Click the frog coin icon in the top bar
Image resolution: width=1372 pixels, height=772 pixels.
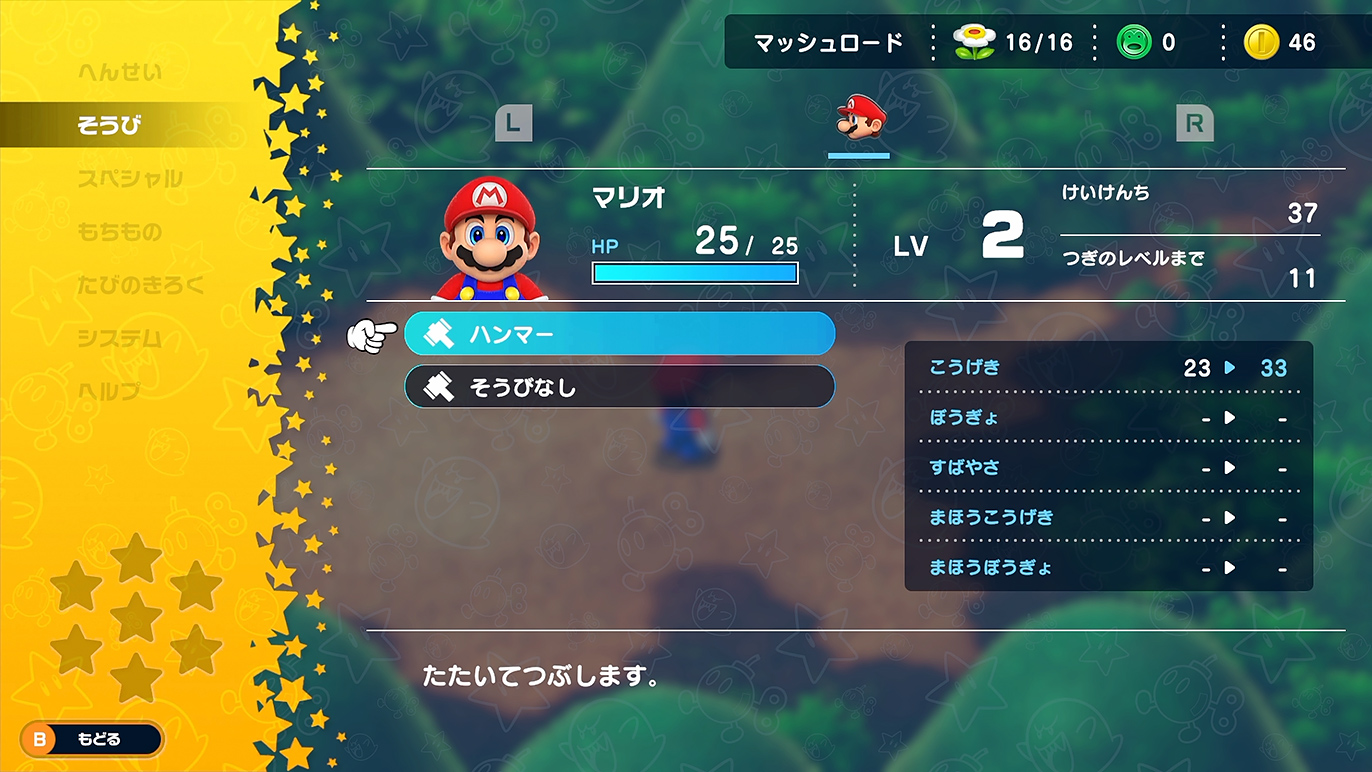point(1135,42)
